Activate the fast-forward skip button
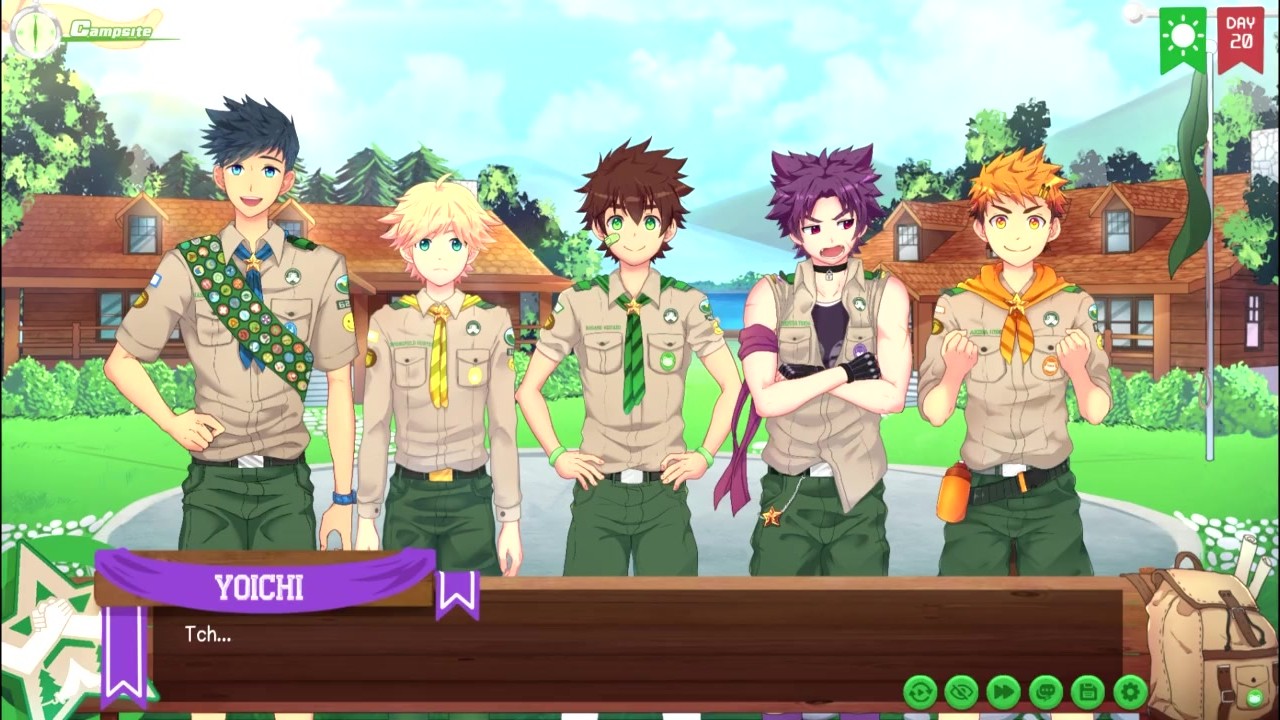The image size is (1280, 720). (1004, 691)
